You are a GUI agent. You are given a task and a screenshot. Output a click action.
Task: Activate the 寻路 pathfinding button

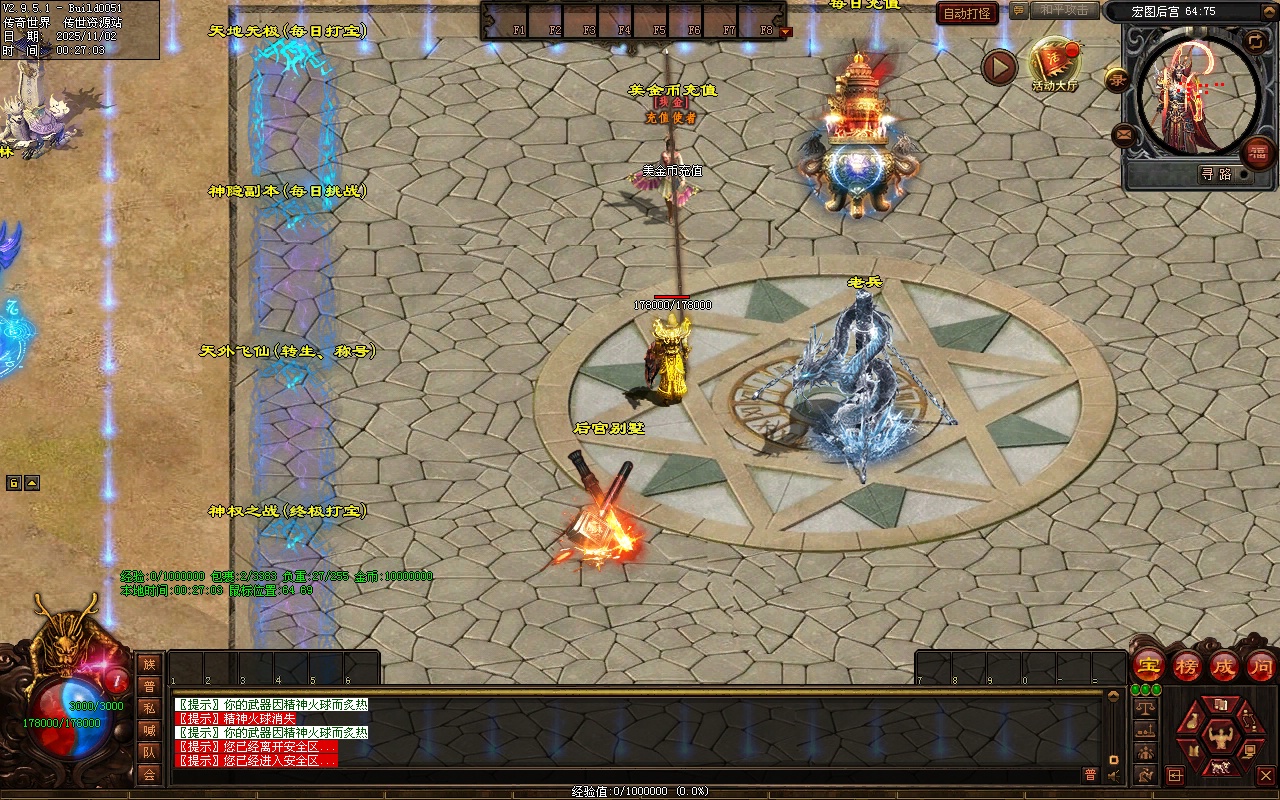click(x=1216, y=174)
